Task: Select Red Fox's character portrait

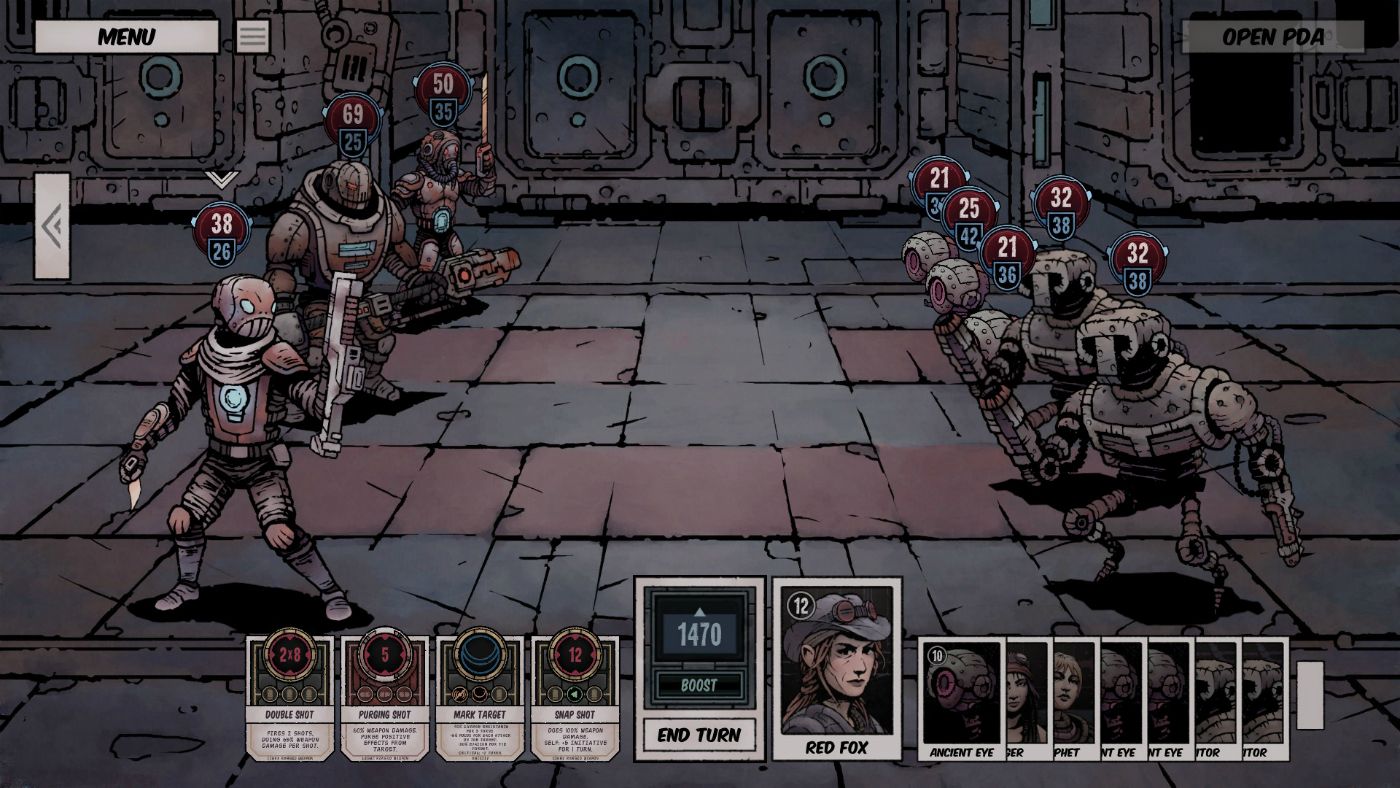Action: click(x=836, y=665)
